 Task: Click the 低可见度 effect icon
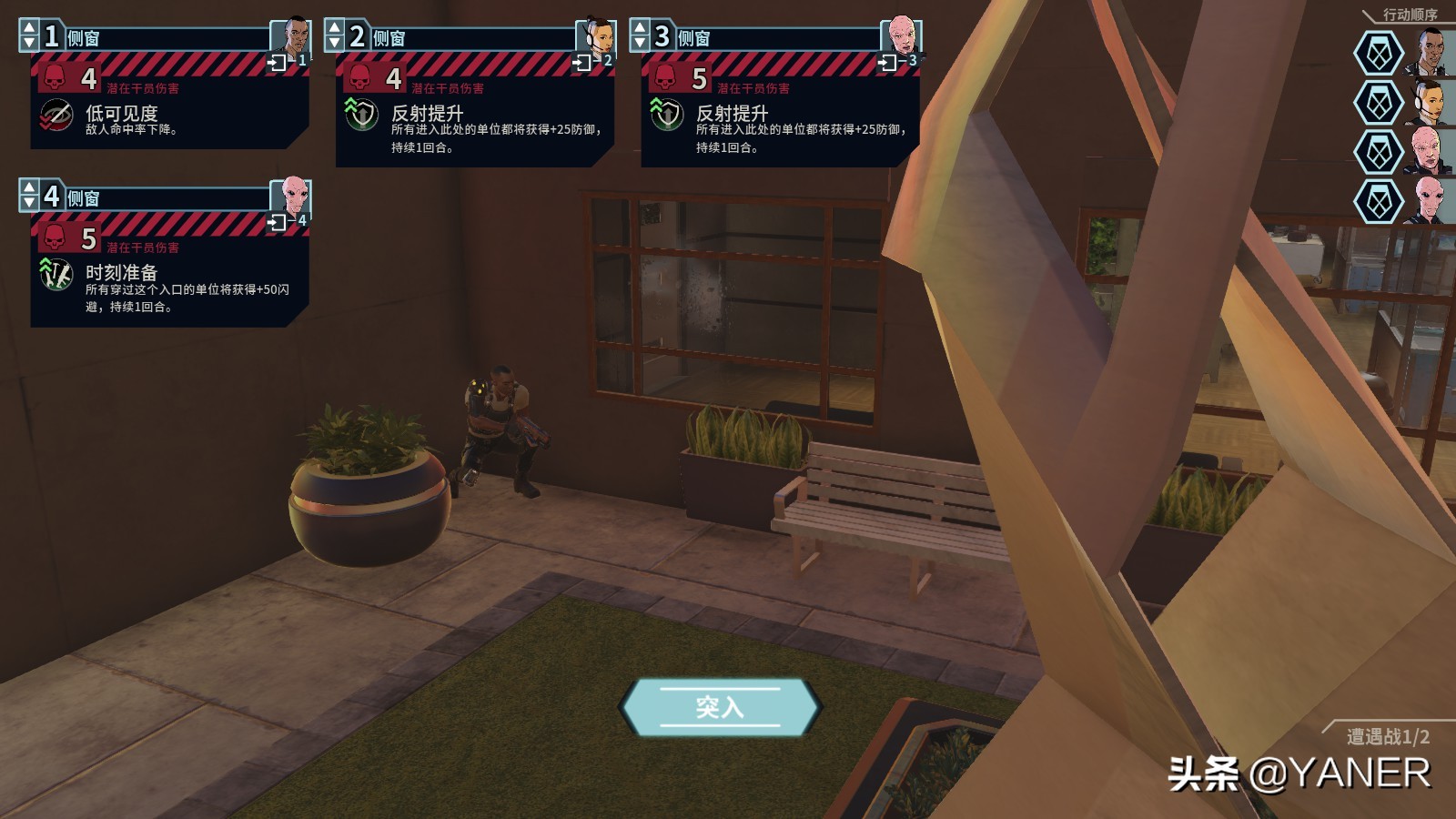pos(56,116)
